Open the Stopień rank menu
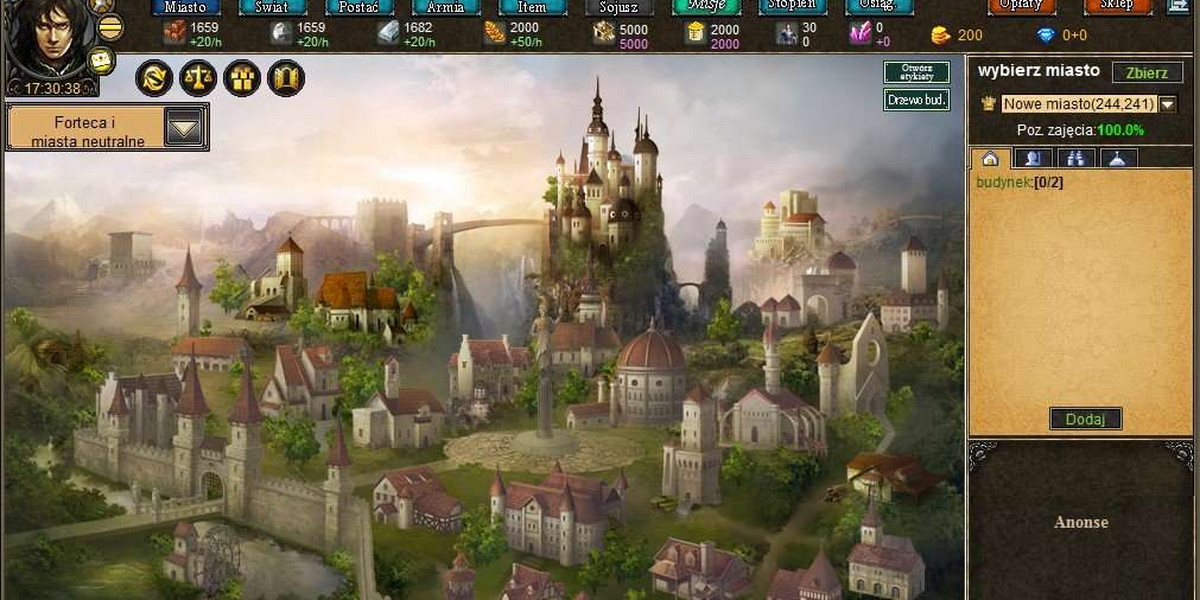1200x600 pixels. pyautogui.click(x=792, y=7)
